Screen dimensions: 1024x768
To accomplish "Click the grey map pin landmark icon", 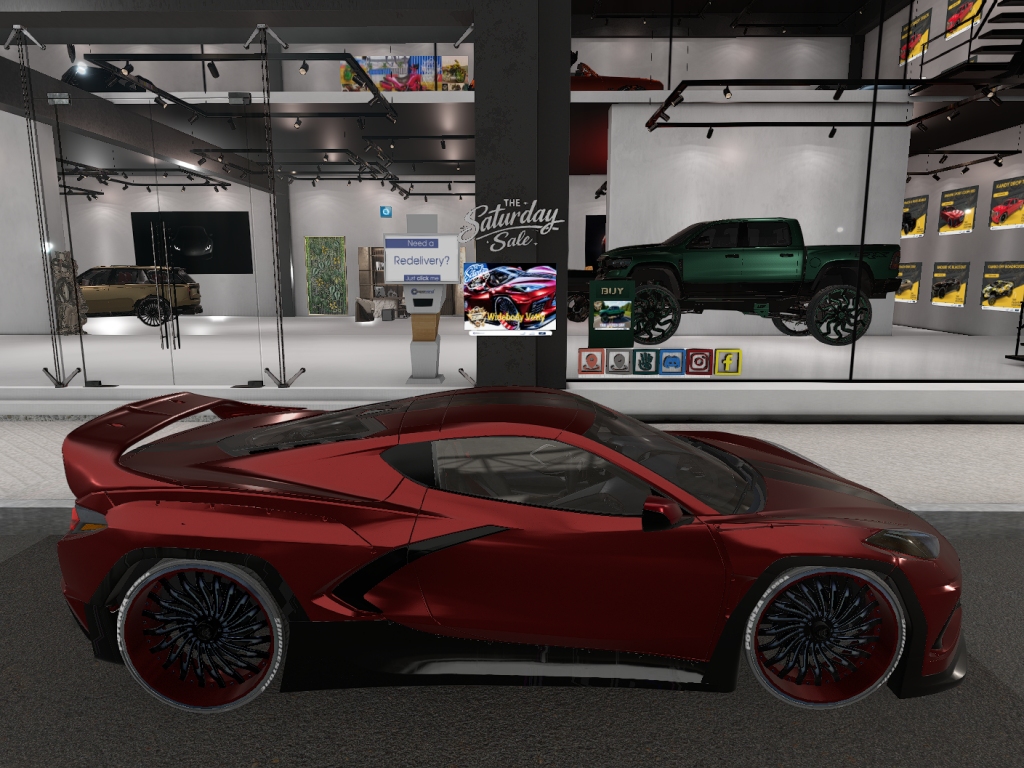I will coord(618,361).
